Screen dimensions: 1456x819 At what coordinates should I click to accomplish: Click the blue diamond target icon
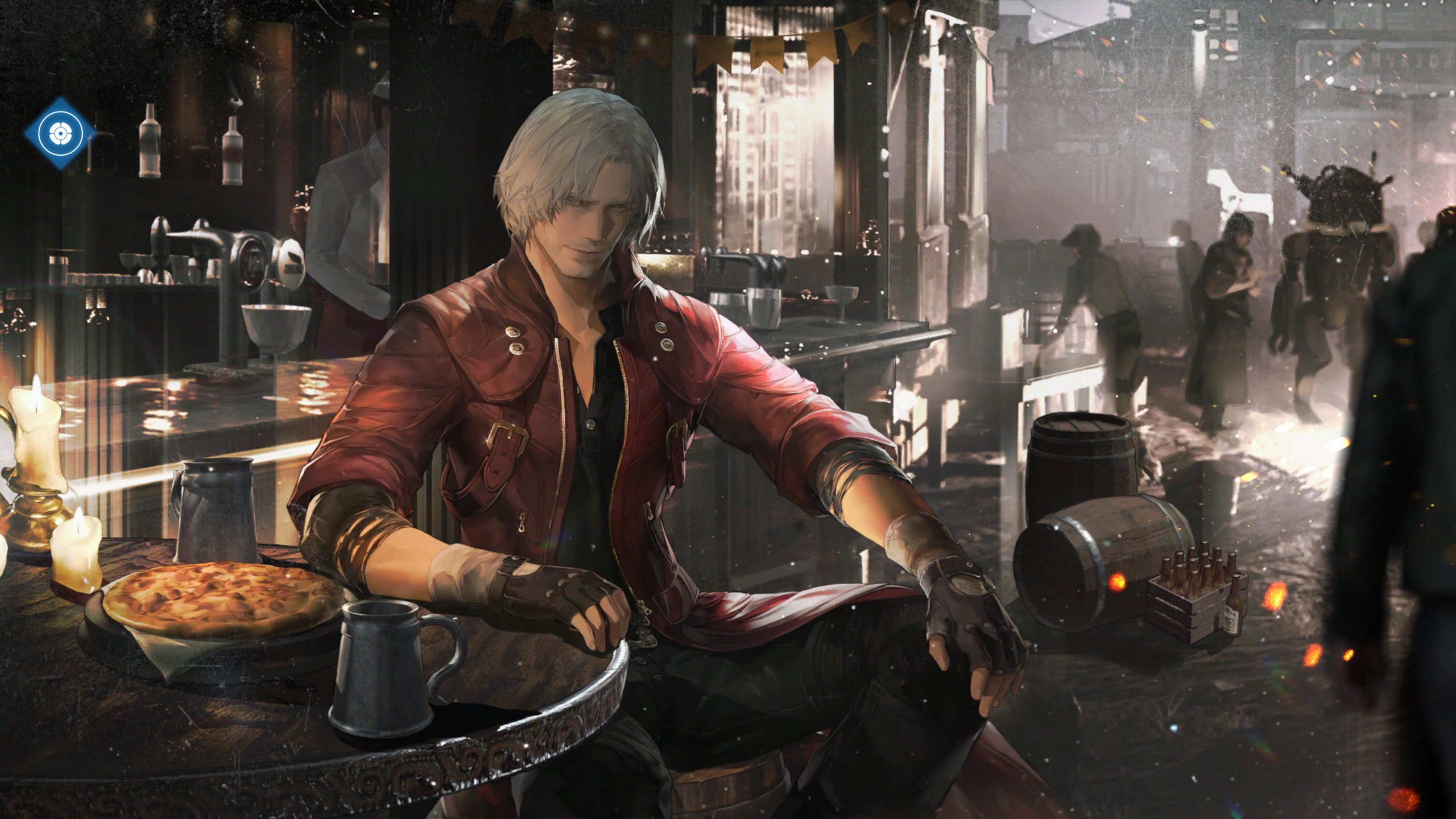60,134
